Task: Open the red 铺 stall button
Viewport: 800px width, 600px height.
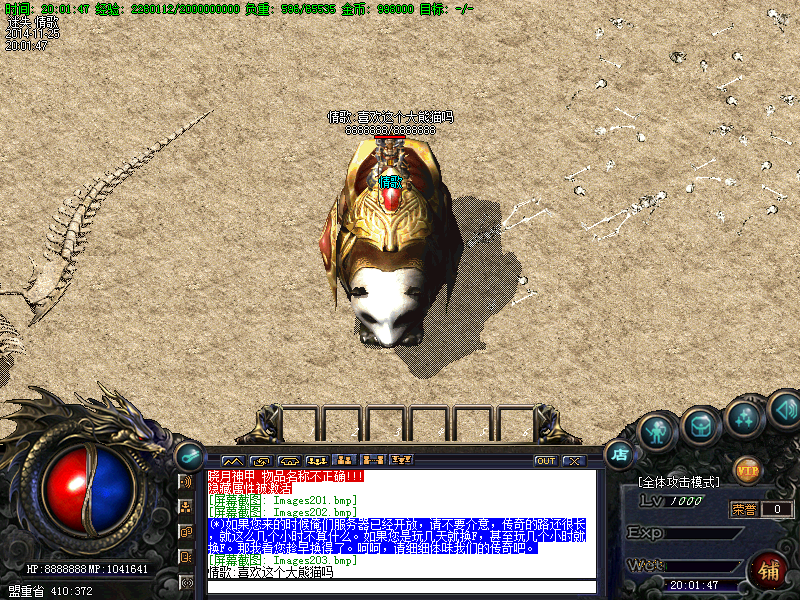Action: click(x=768, y=572)
